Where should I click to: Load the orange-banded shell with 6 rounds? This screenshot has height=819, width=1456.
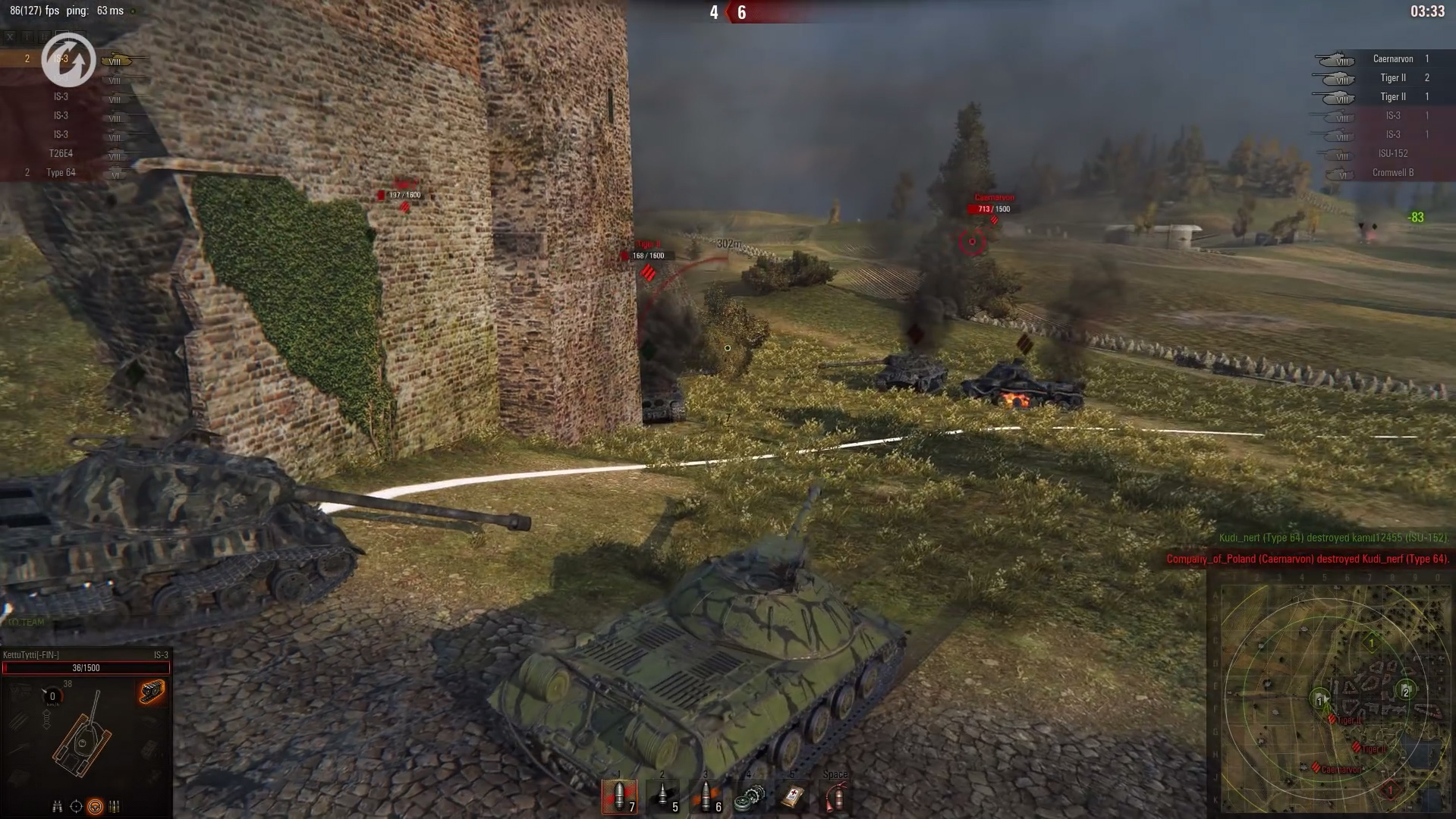coord(706,796)
